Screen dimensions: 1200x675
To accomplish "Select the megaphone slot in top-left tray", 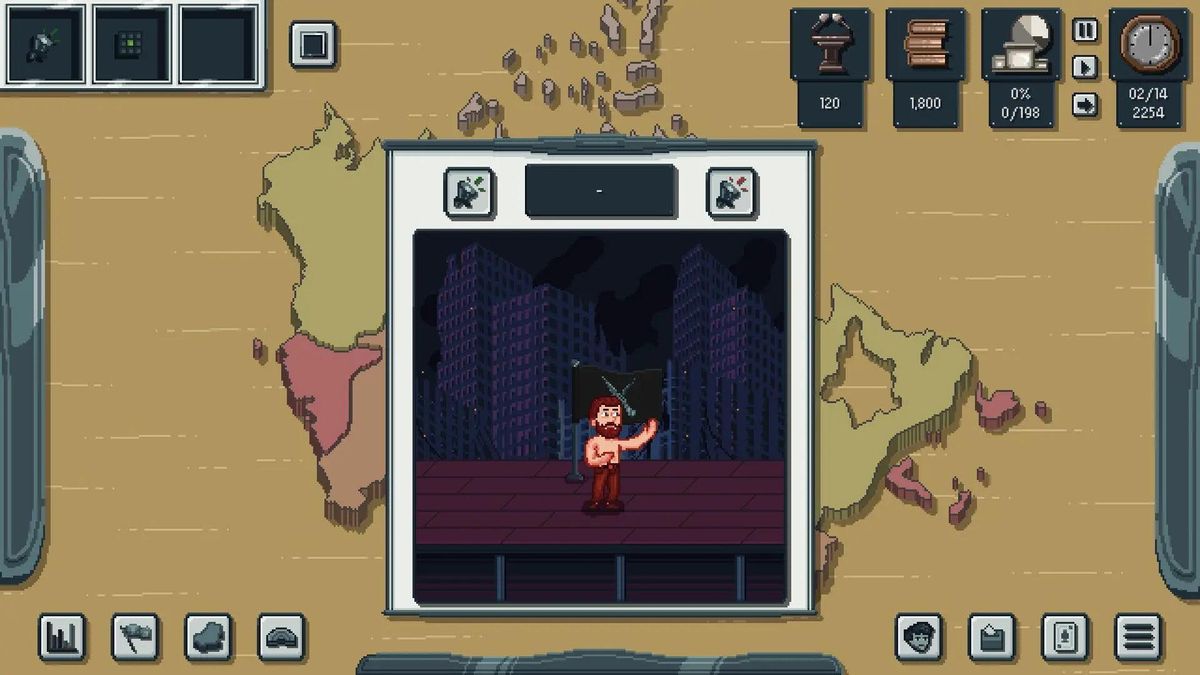I will pos(46,44).
